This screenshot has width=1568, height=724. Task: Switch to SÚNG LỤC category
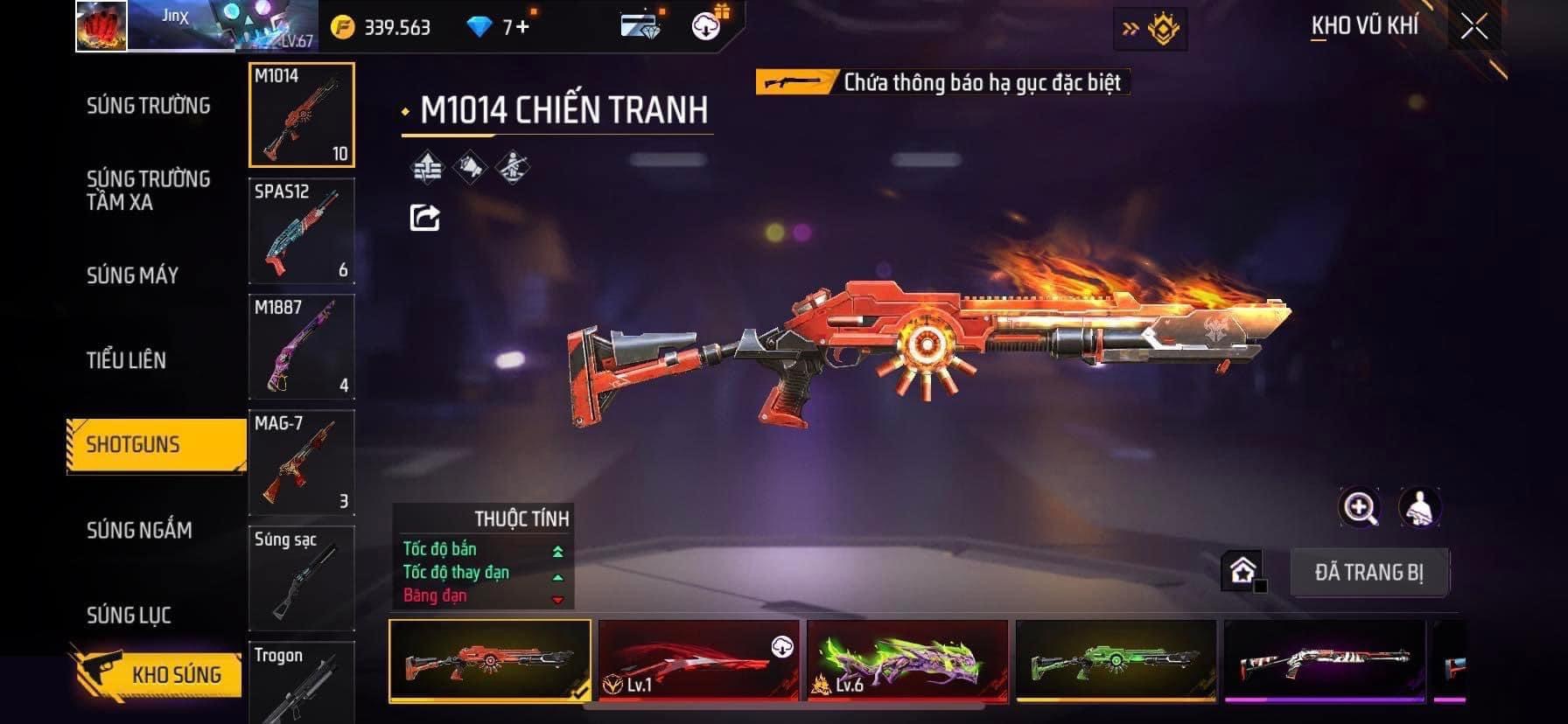click(x=129, y=616)
